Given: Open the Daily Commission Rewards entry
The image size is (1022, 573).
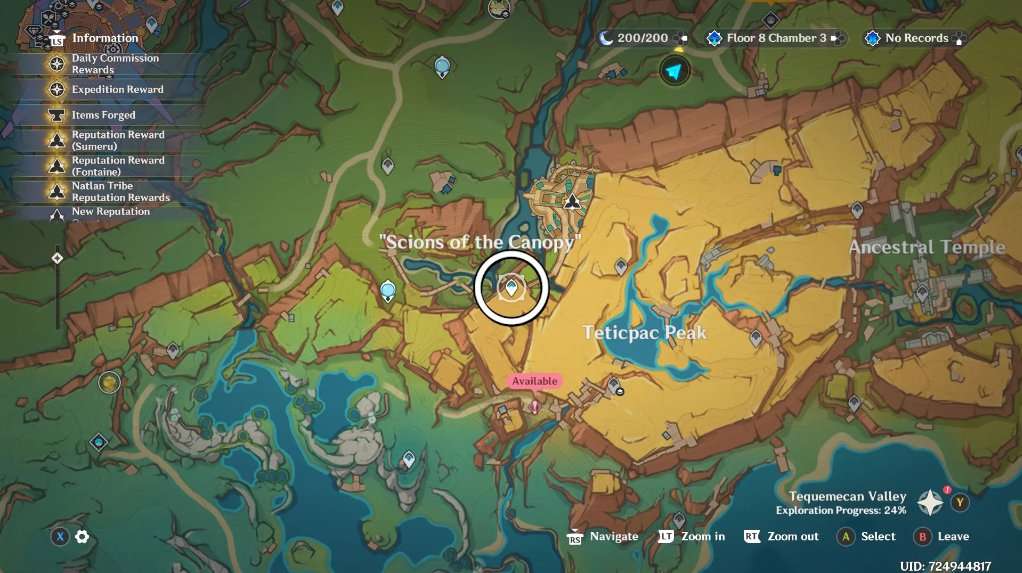Looking at the screenshot, I should point(114,64).
